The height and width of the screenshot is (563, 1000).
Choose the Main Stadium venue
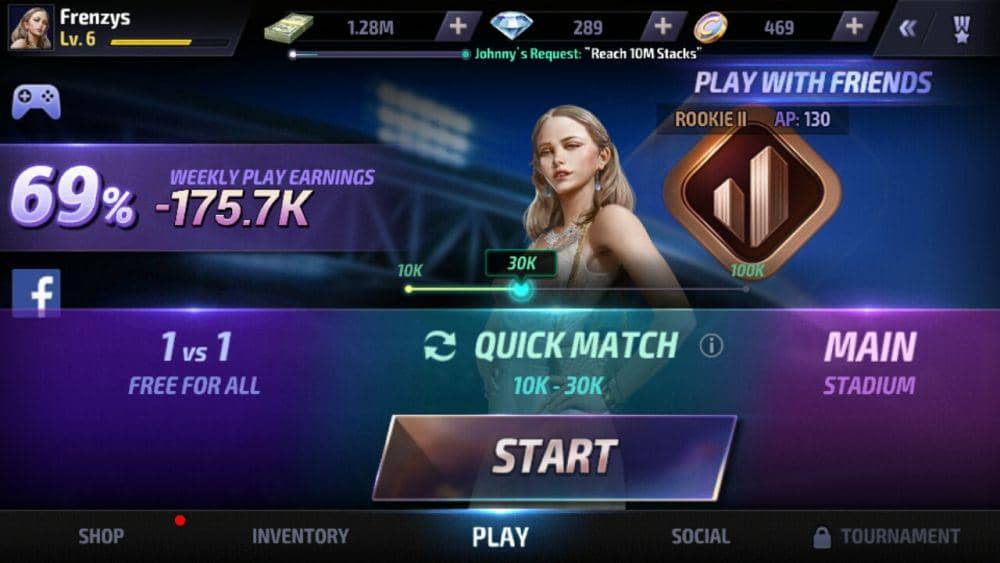pyautogui.click(x=869, y=362)
